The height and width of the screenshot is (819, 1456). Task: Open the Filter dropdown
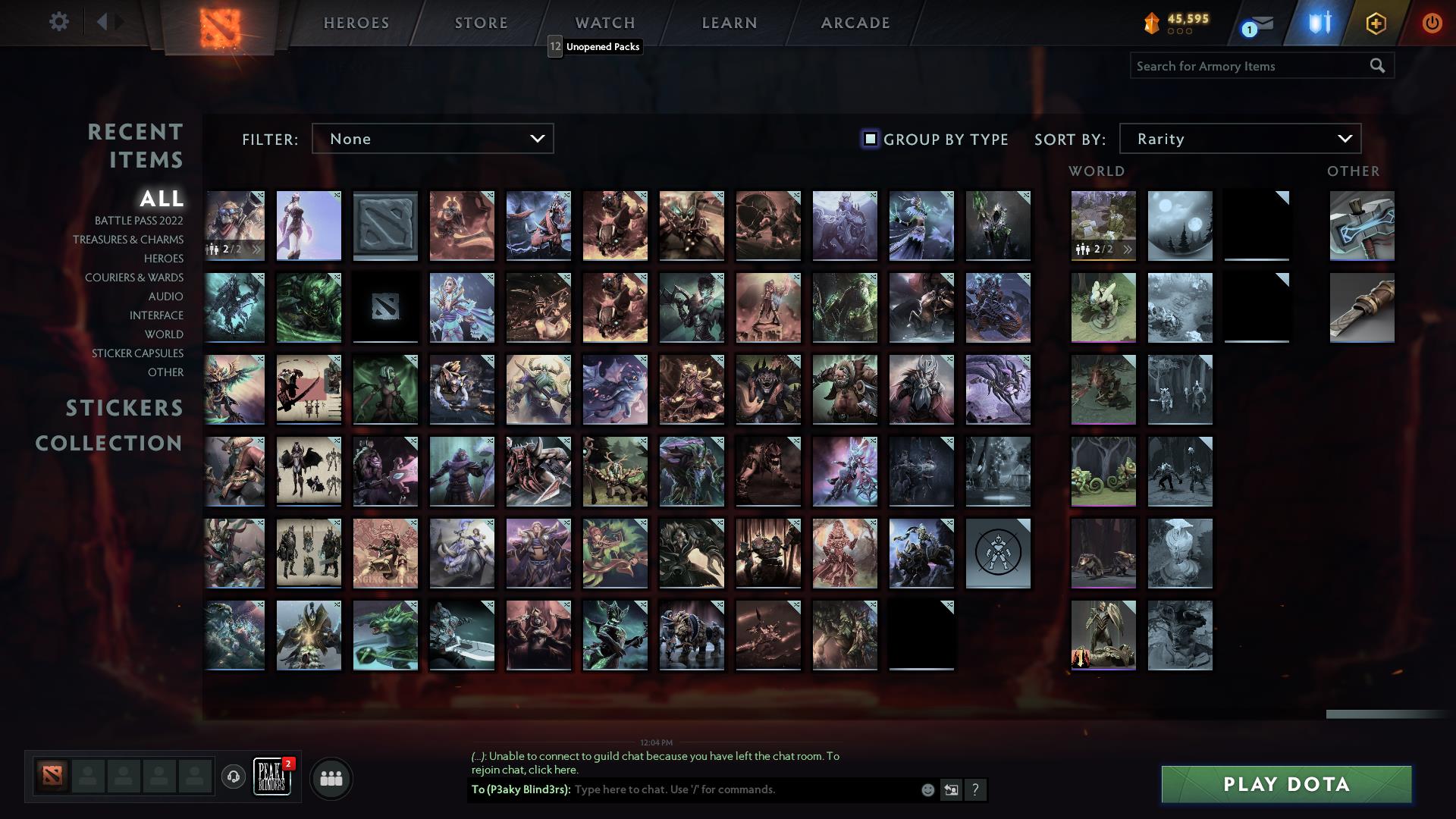click(432, 139)
